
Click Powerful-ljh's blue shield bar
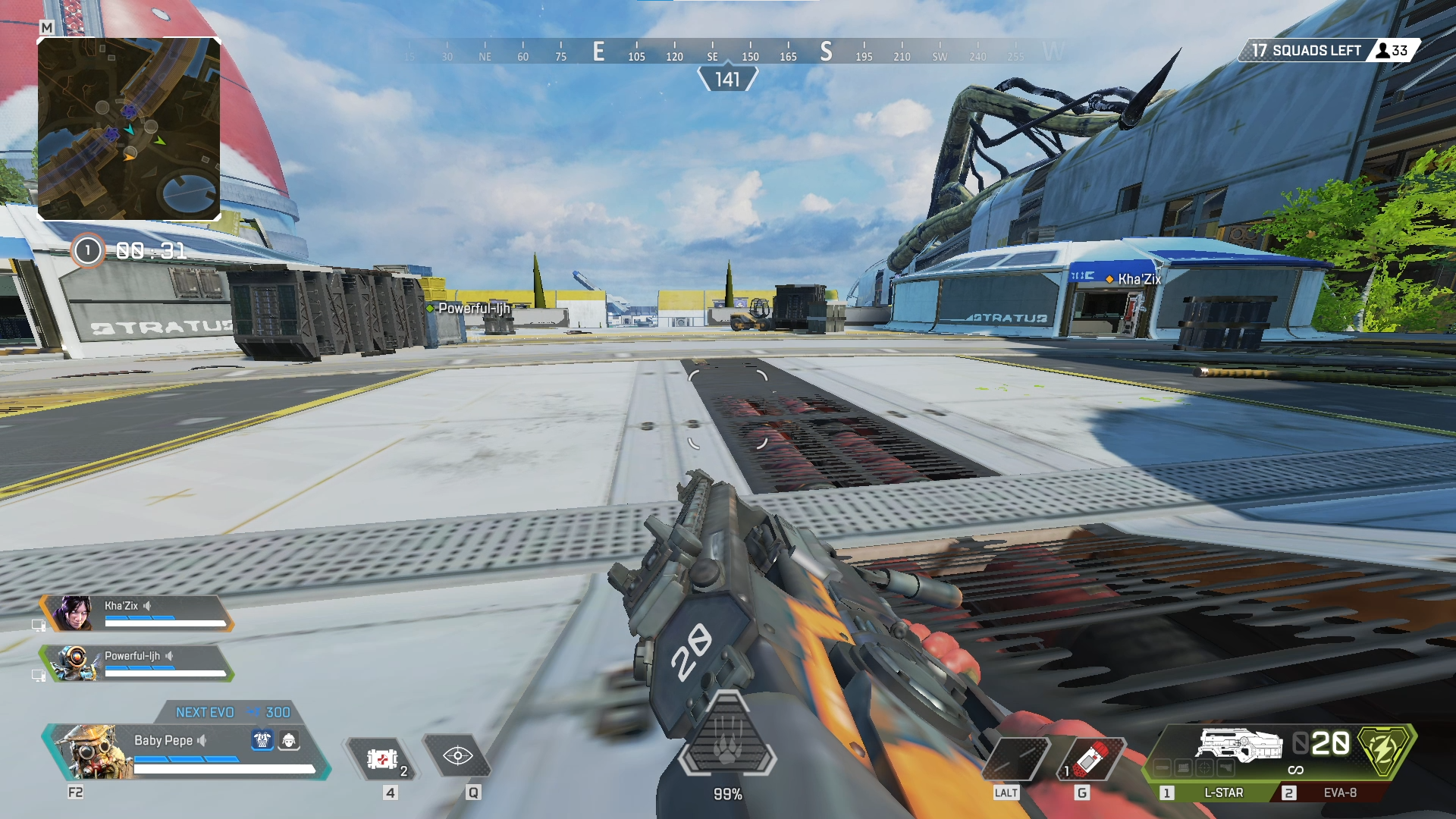[139, 667]
